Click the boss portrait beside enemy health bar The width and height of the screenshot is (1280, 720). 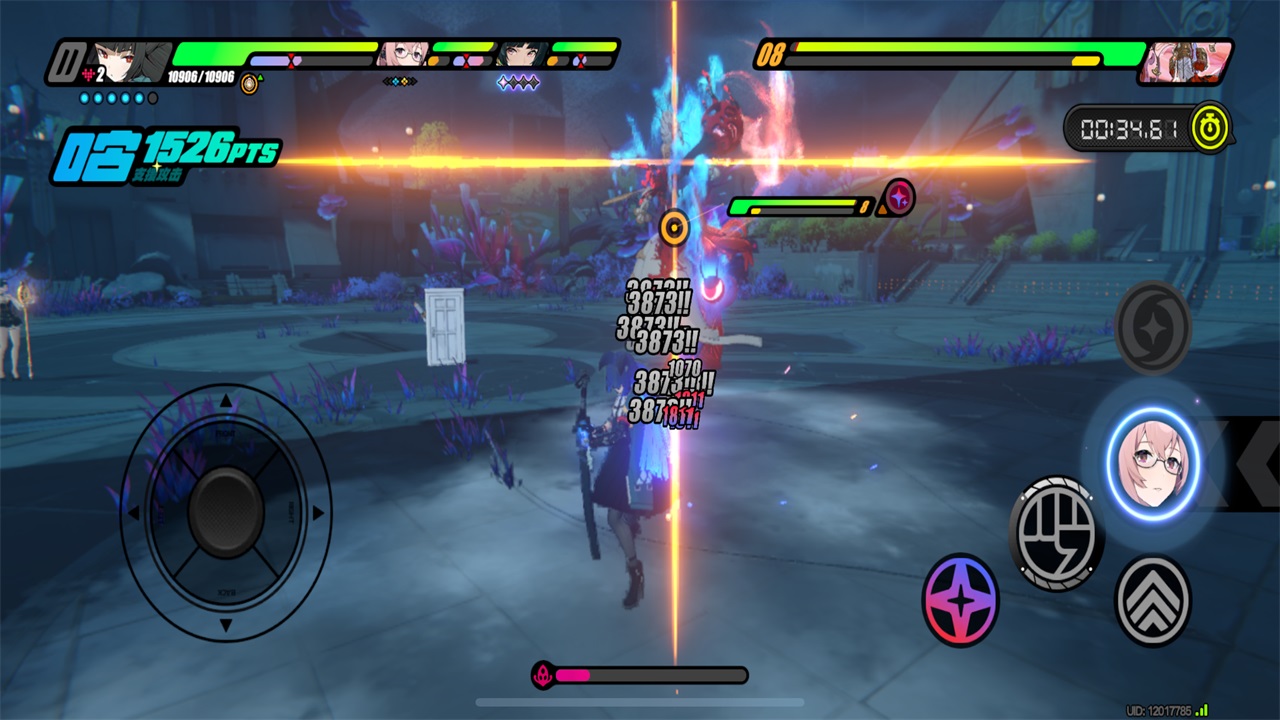point(1186,61)
